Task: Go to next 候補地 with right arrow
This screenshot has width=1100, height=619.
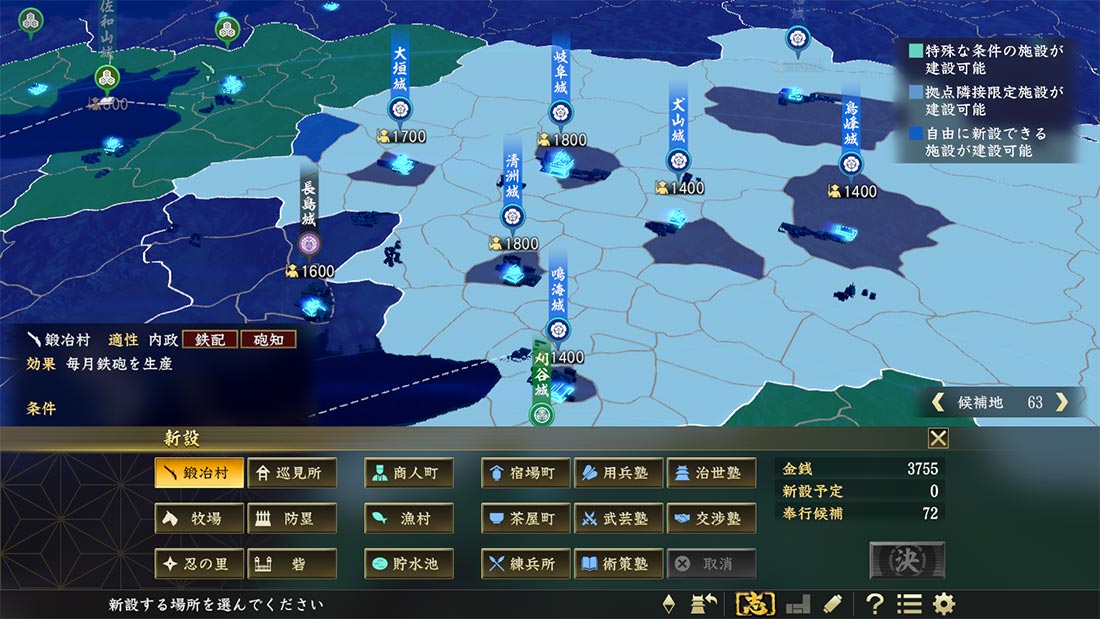Action: (1062, 402)
